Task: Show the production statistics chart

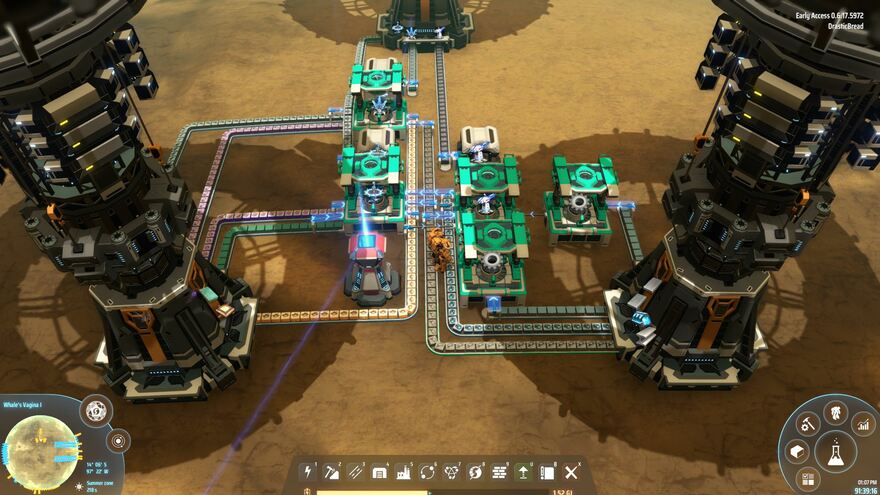Action: coord(862,424)
